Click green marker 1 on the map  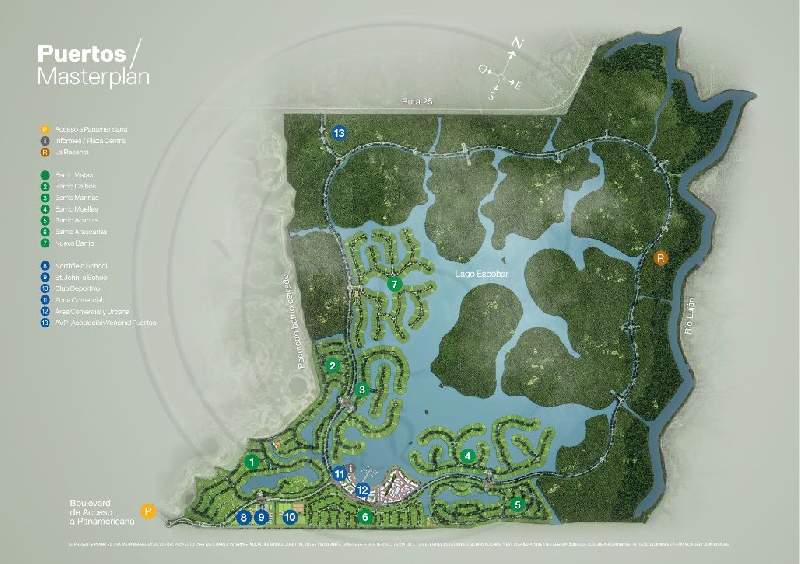click(253, 462)
